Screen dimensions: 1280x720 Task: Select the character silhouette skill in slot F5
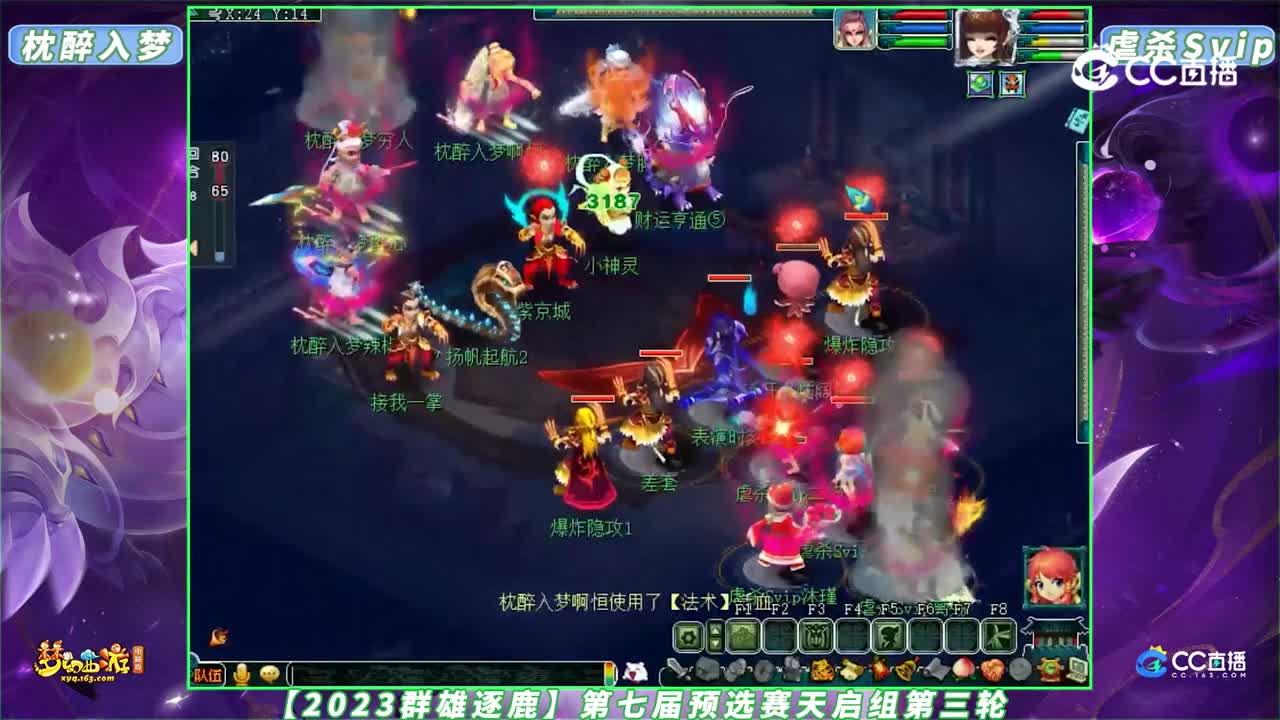click(890, 634)
